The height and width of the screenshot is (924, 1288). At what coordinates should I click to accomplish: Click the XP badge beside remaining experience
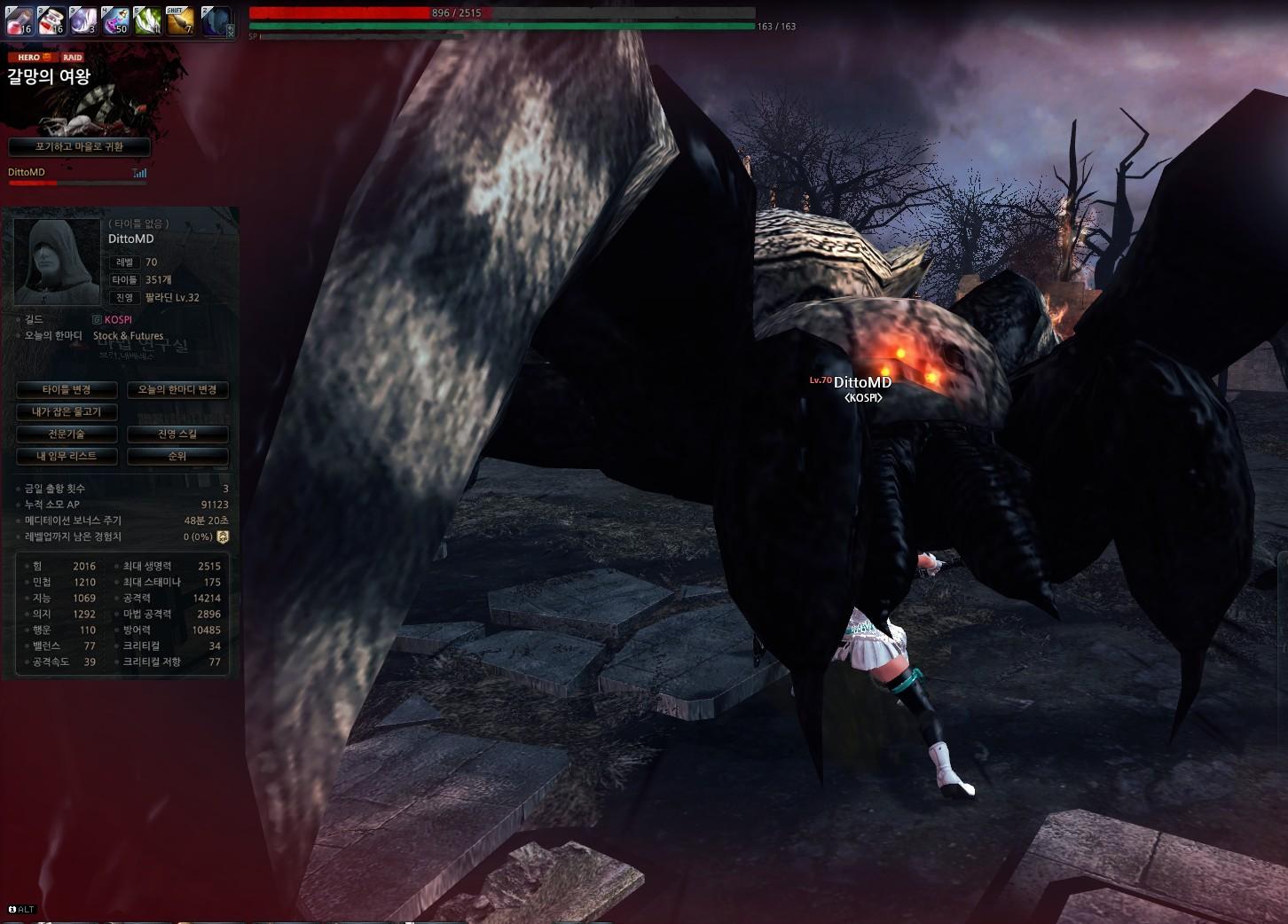pyautogui.click(x=223, y=537)
